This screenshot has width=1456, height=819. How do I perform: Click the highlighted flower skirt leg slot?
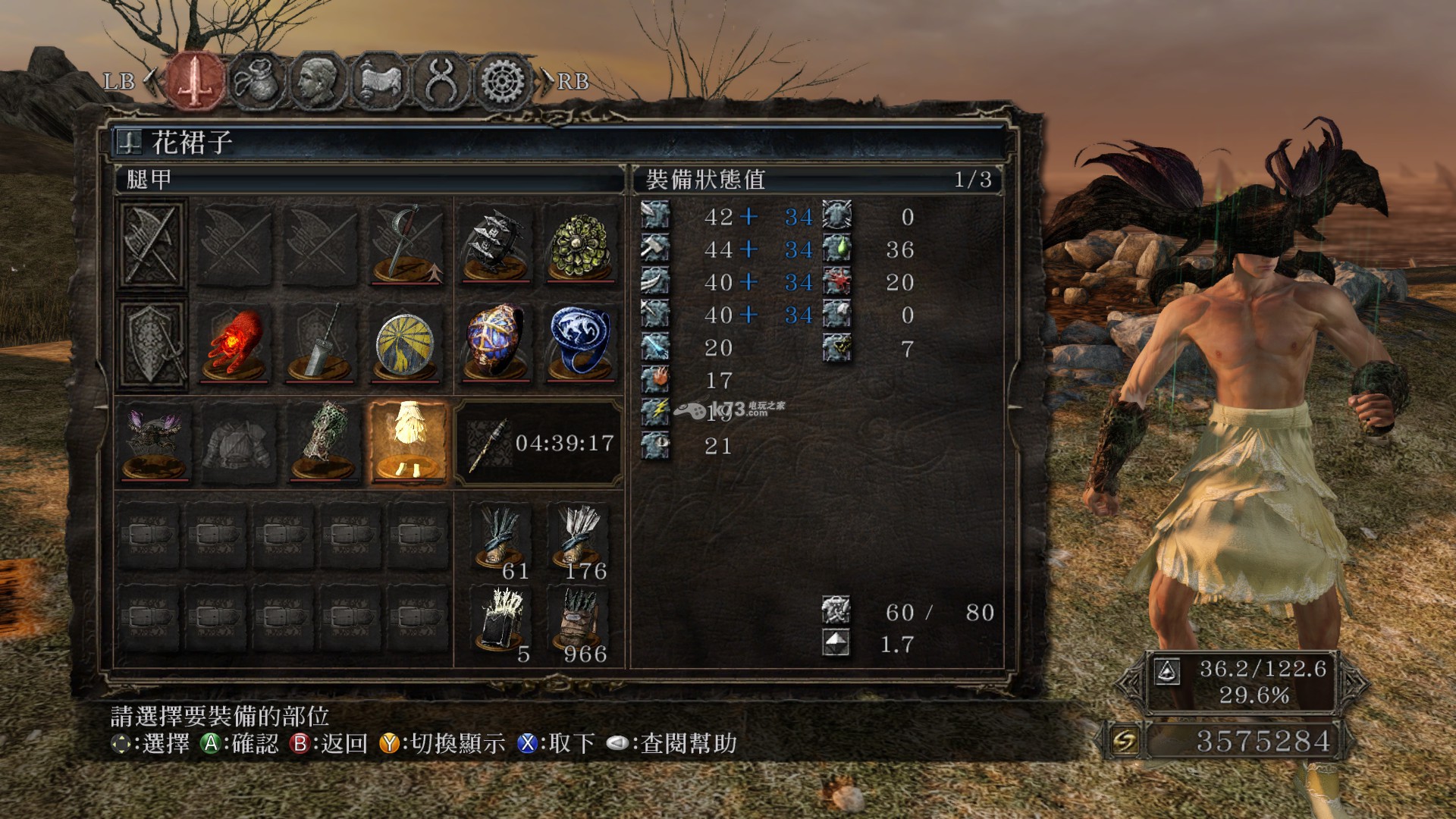pyautogui.click(x=409, y=443)
